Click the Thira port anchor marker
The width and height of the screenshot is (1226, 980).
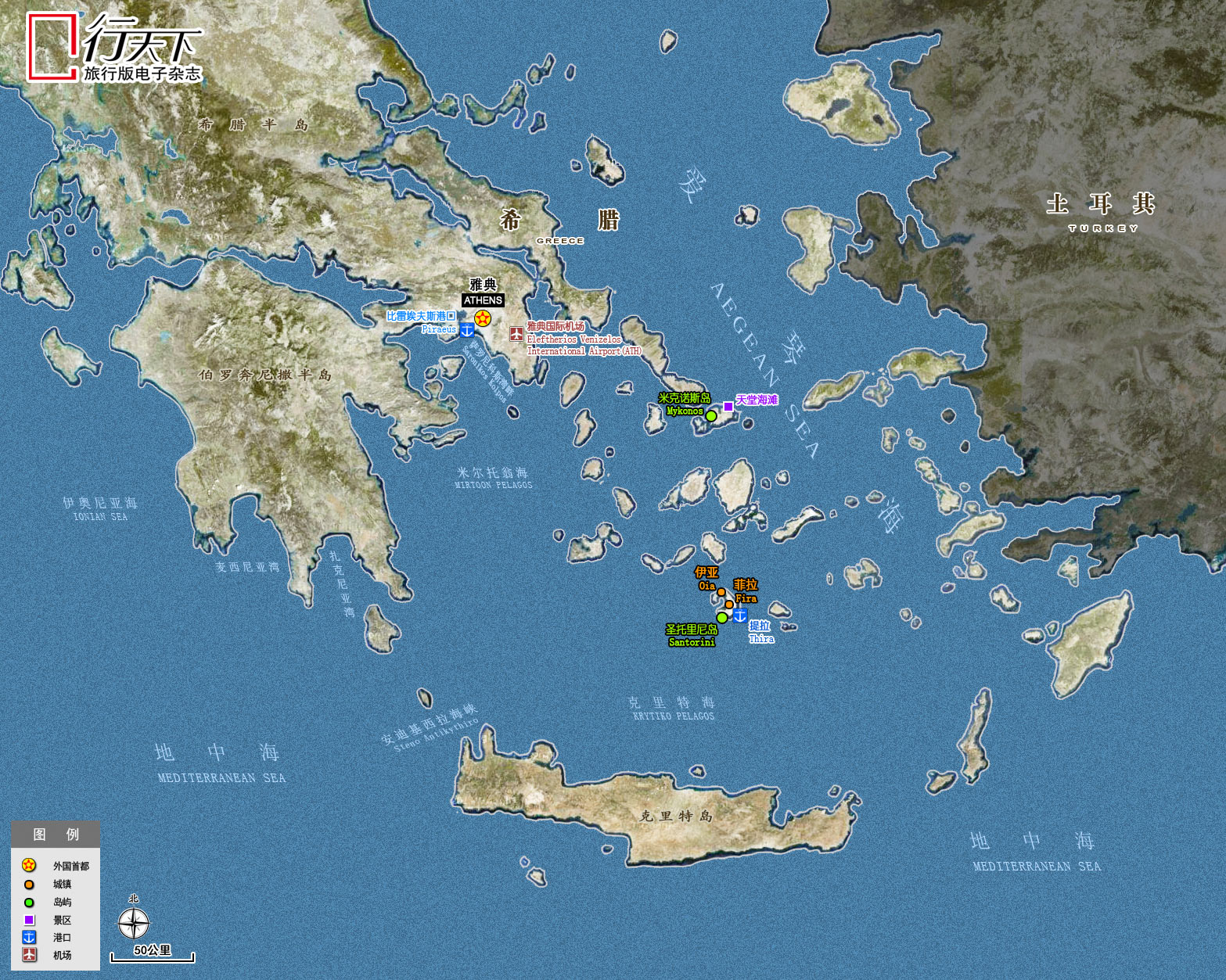[739, 616]
